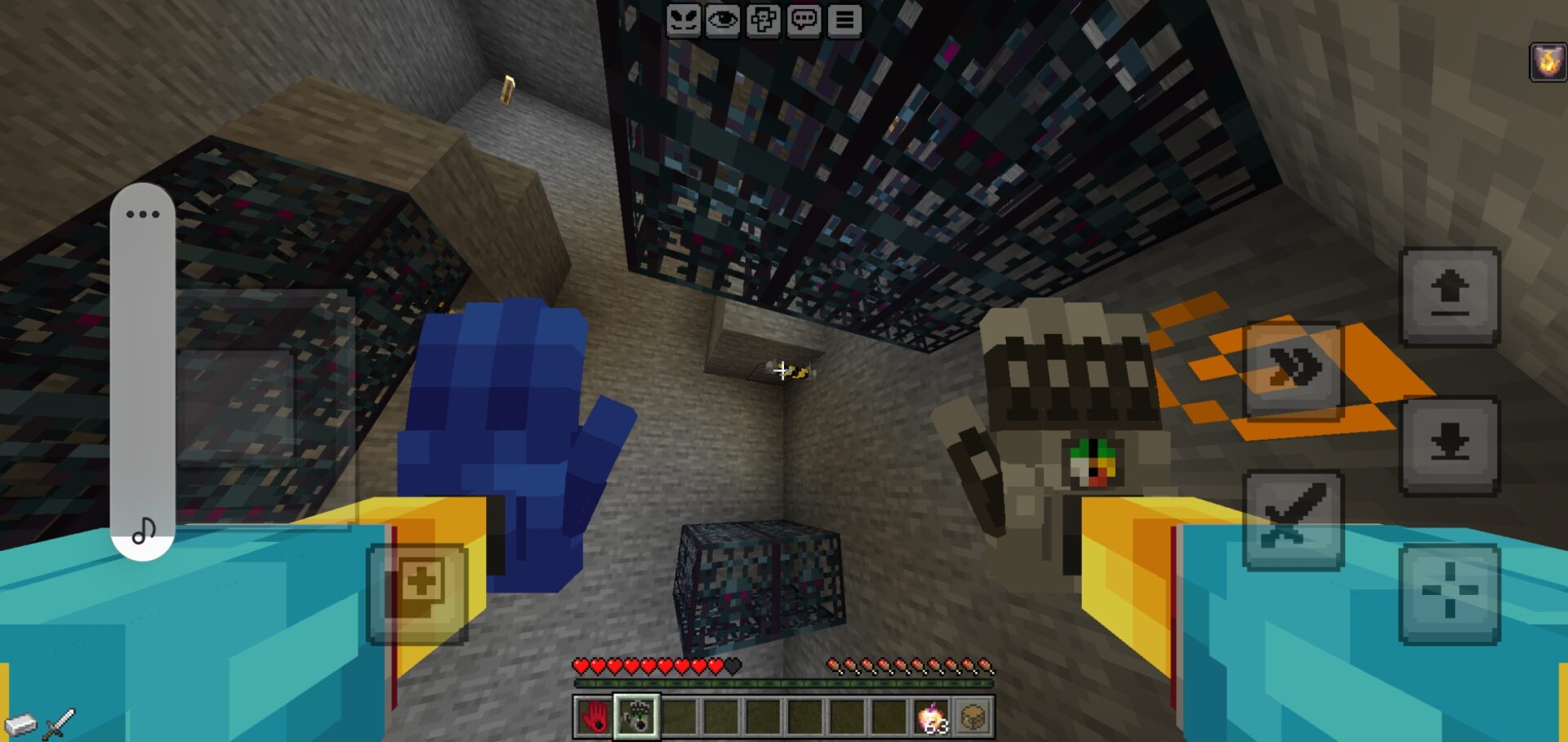Screen dimensions: 1568x742
Task: Expand the three-dot floating bar menu
Action: (143, 215)
